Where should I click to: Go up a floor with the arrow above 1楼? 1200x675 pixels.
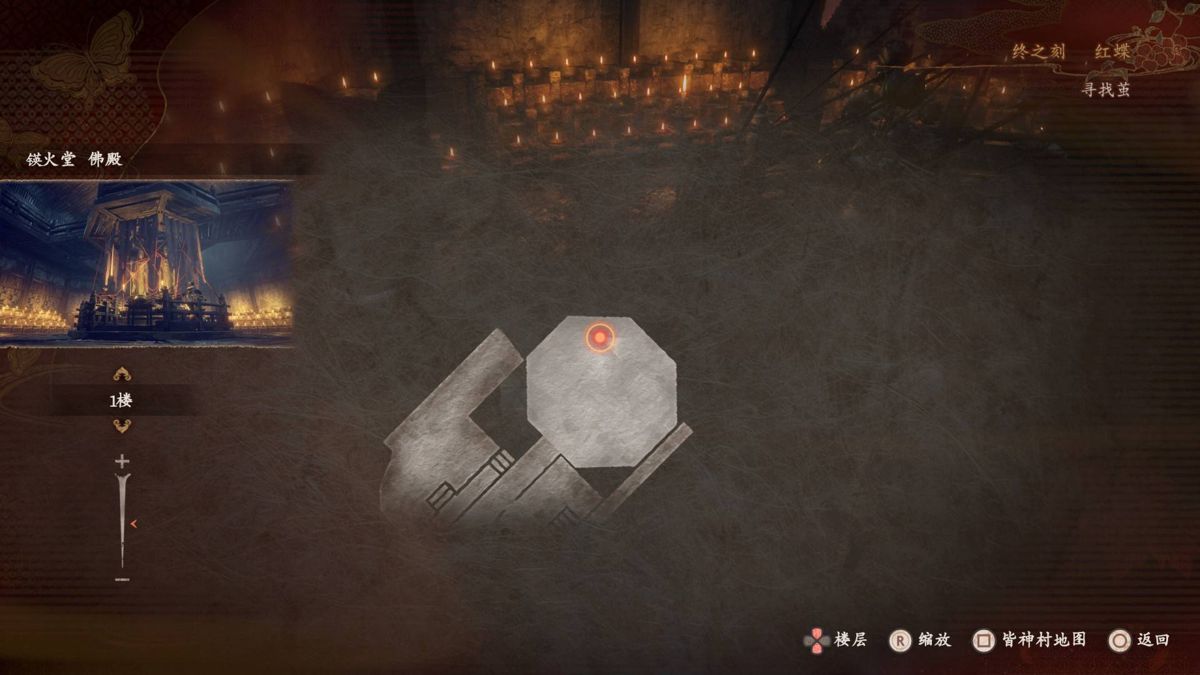(x=122, y=375)
